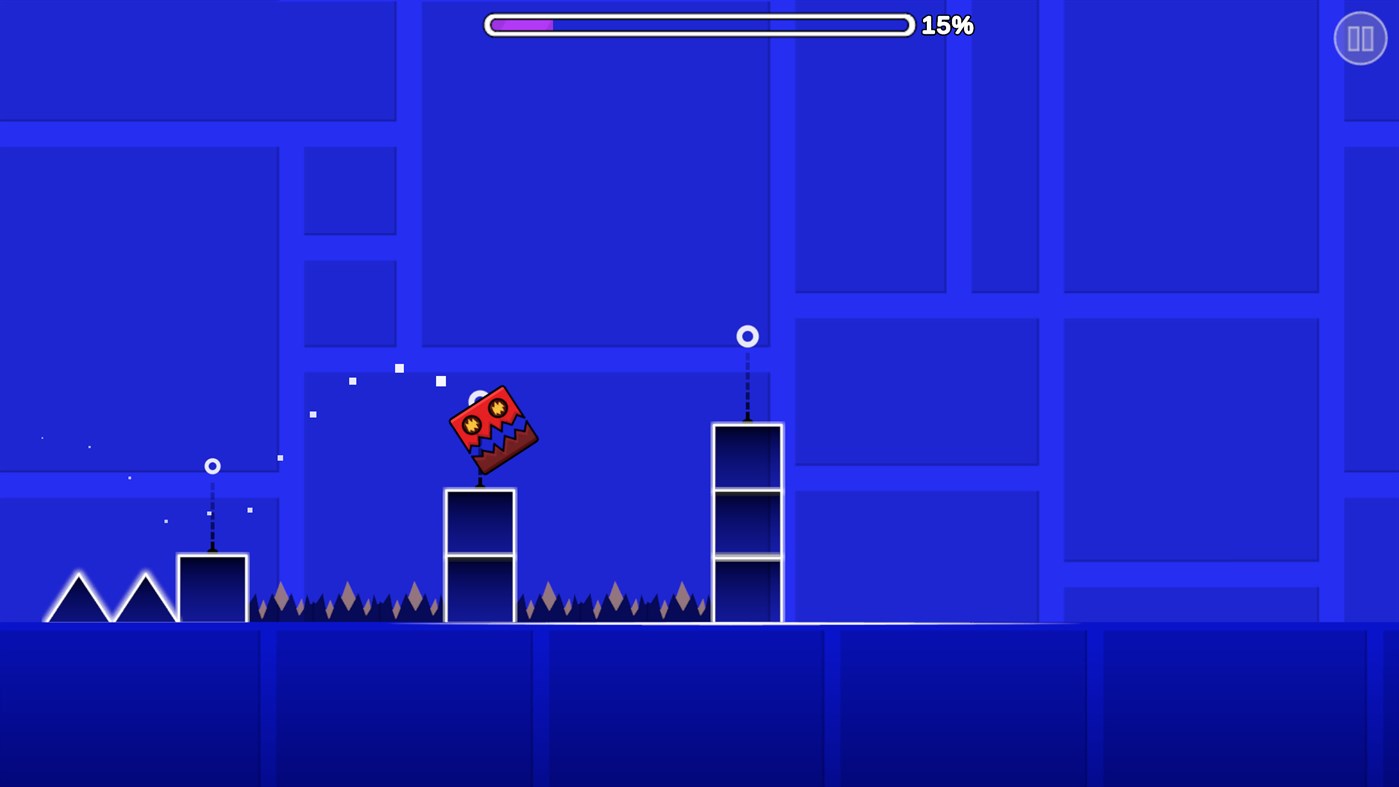The height and width of the screenshot is (787, 1399).
Task: Click the middle block of the right pillar
Action: tap(747, 521)
